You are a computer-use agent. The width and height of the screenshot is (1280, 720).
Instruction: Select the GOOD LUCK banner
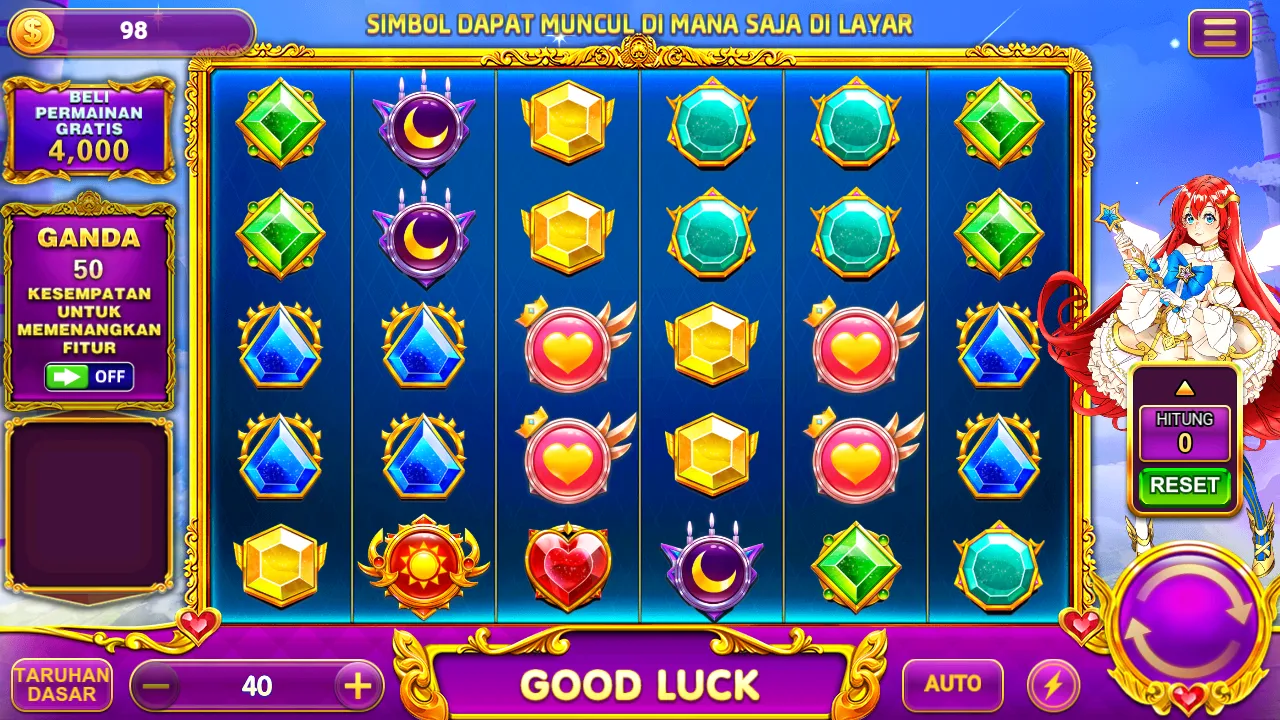pos(640,684)
